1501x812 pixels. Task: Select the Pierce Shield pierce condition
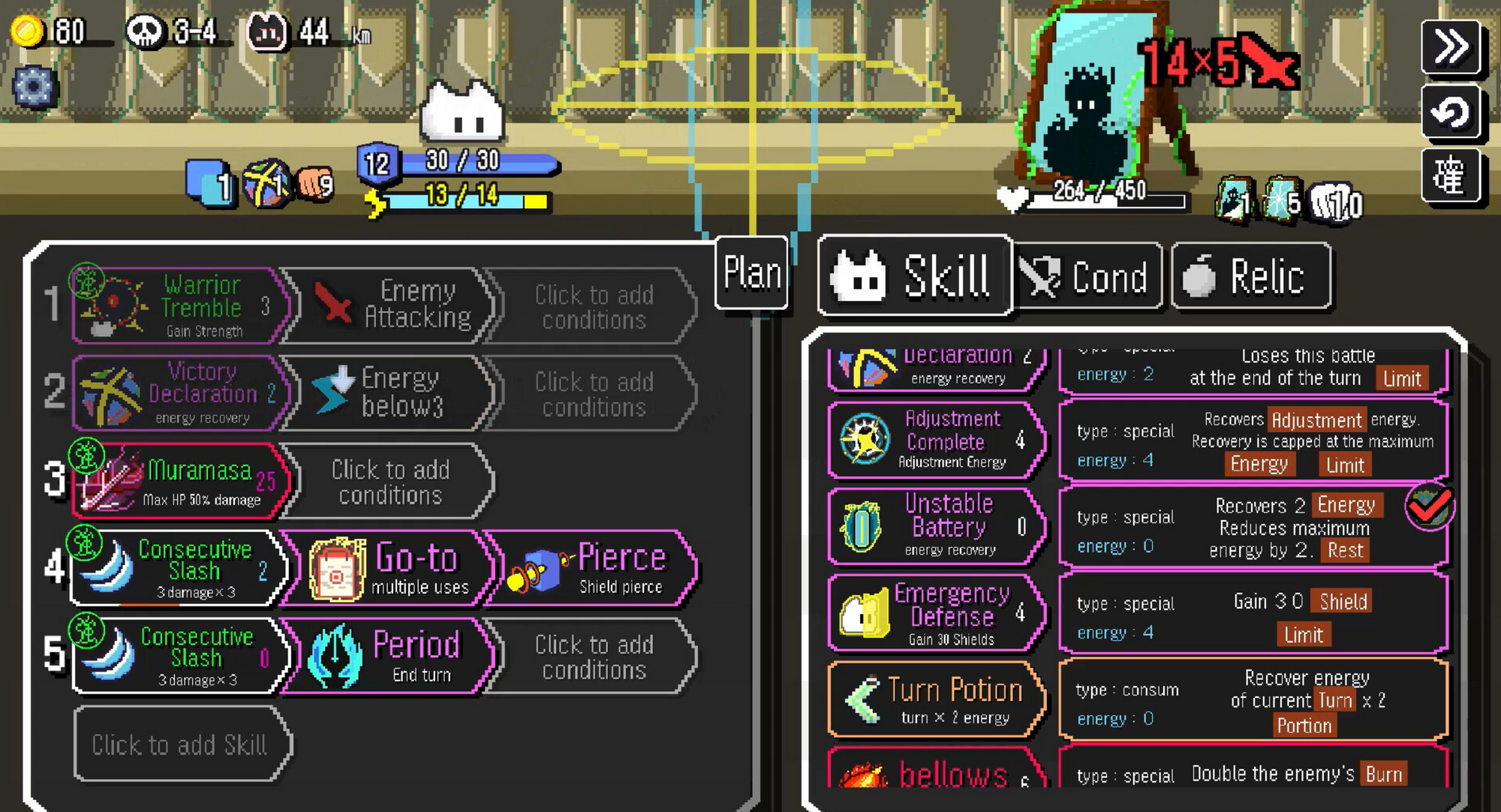pyautogui.click(x=593, y=568)
